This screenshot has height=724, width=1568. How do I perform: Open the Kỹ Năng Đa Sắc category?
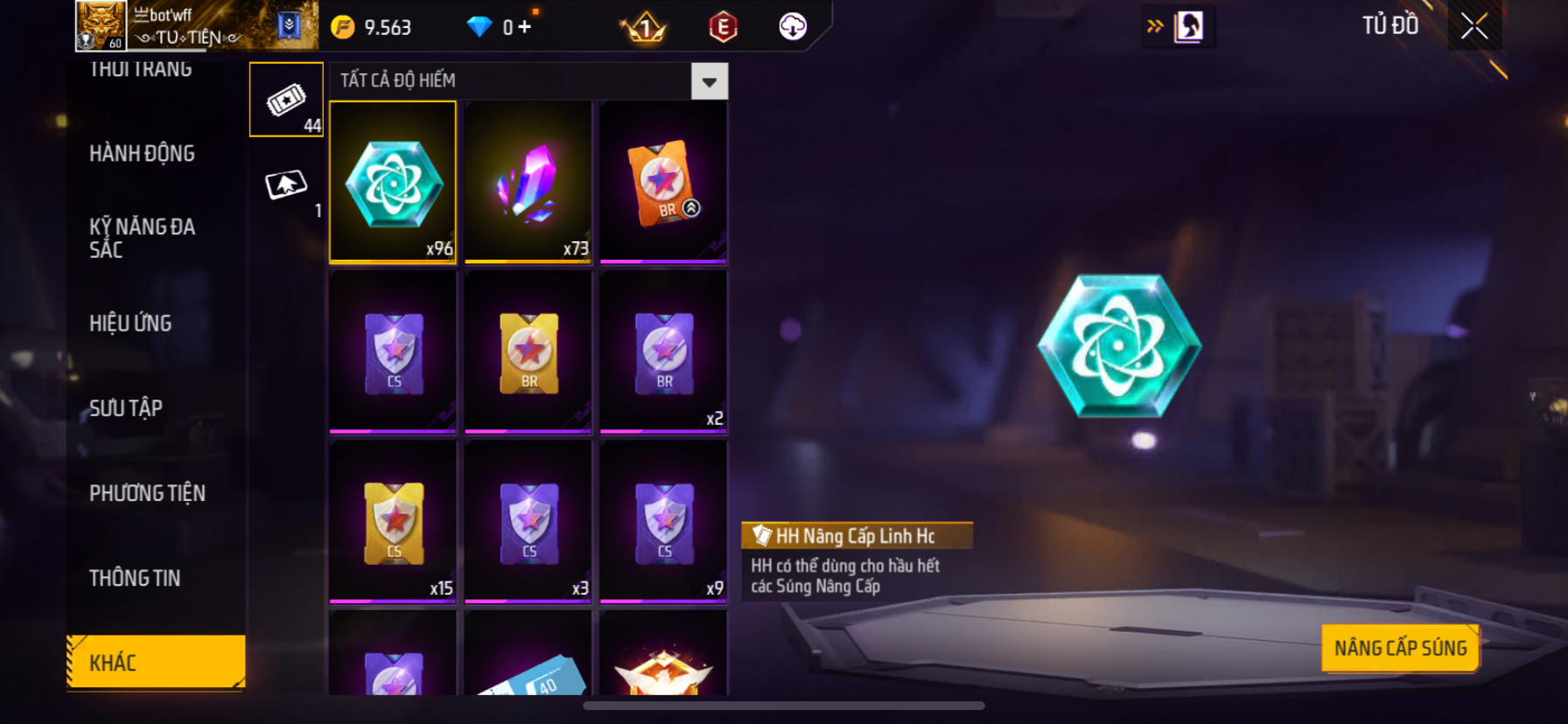[142, 238]
